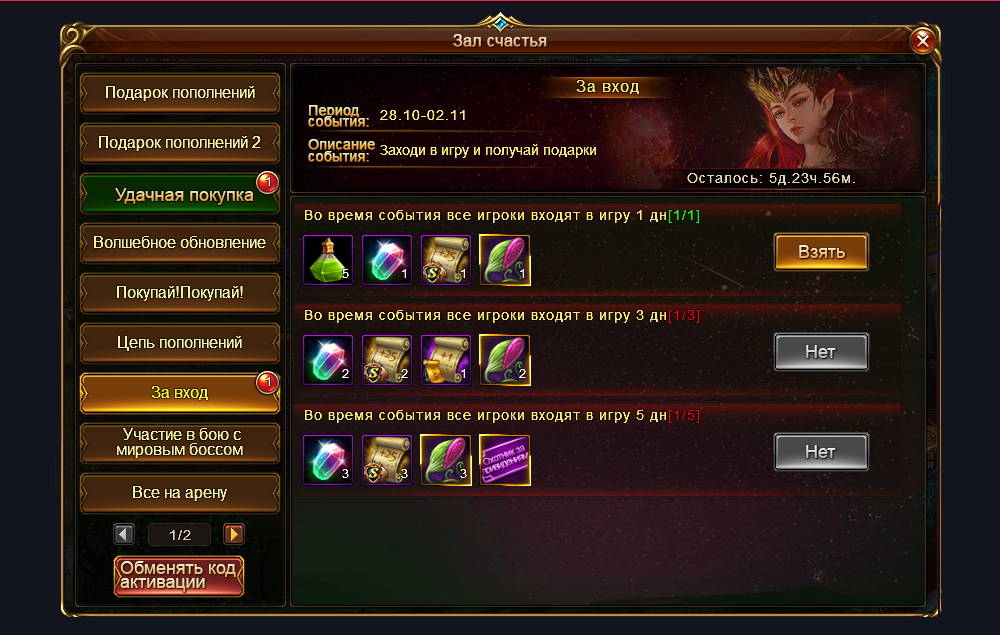Choose the Покупай!Покупай! tab
This screenshot has height=635, width=1000.
[x=180, y=293]
